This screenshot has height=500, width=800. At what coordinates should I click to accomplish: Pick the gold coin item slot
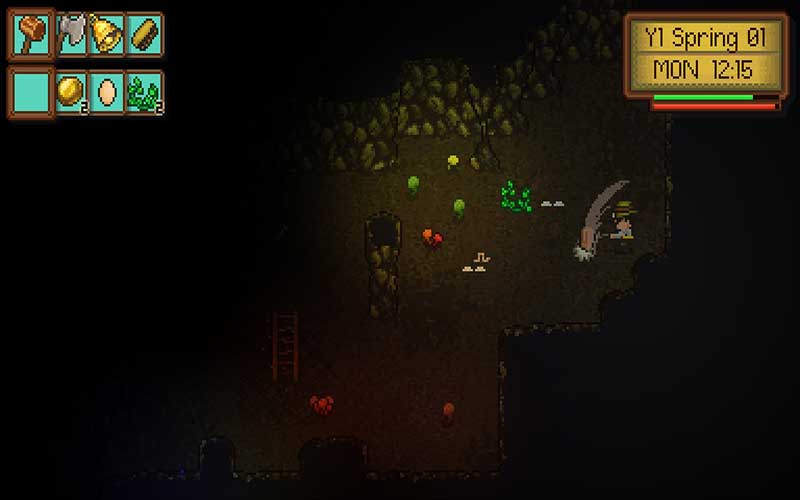70,92
